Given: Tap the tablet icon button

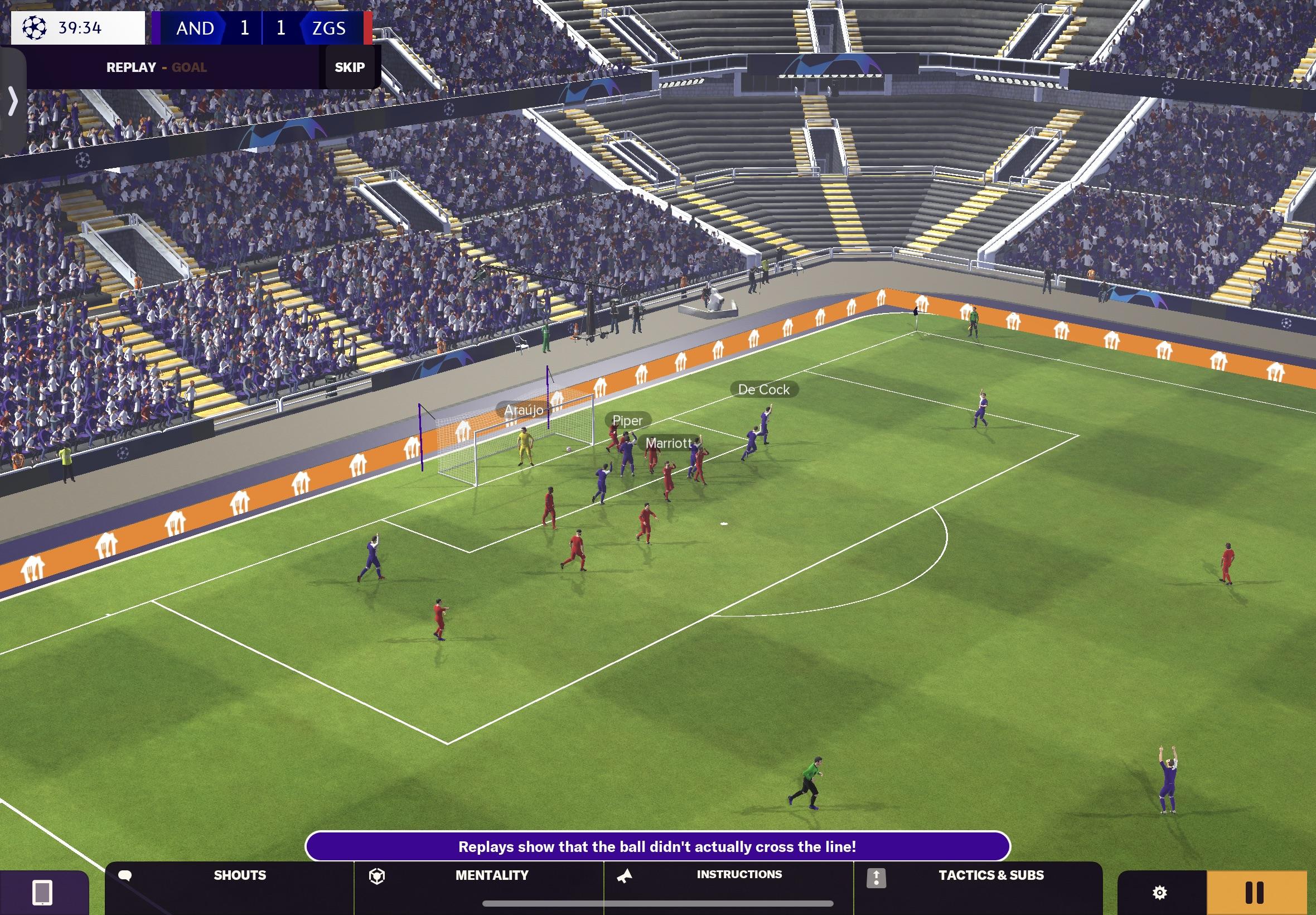Looking at the screenshot, I should point(42,892).
